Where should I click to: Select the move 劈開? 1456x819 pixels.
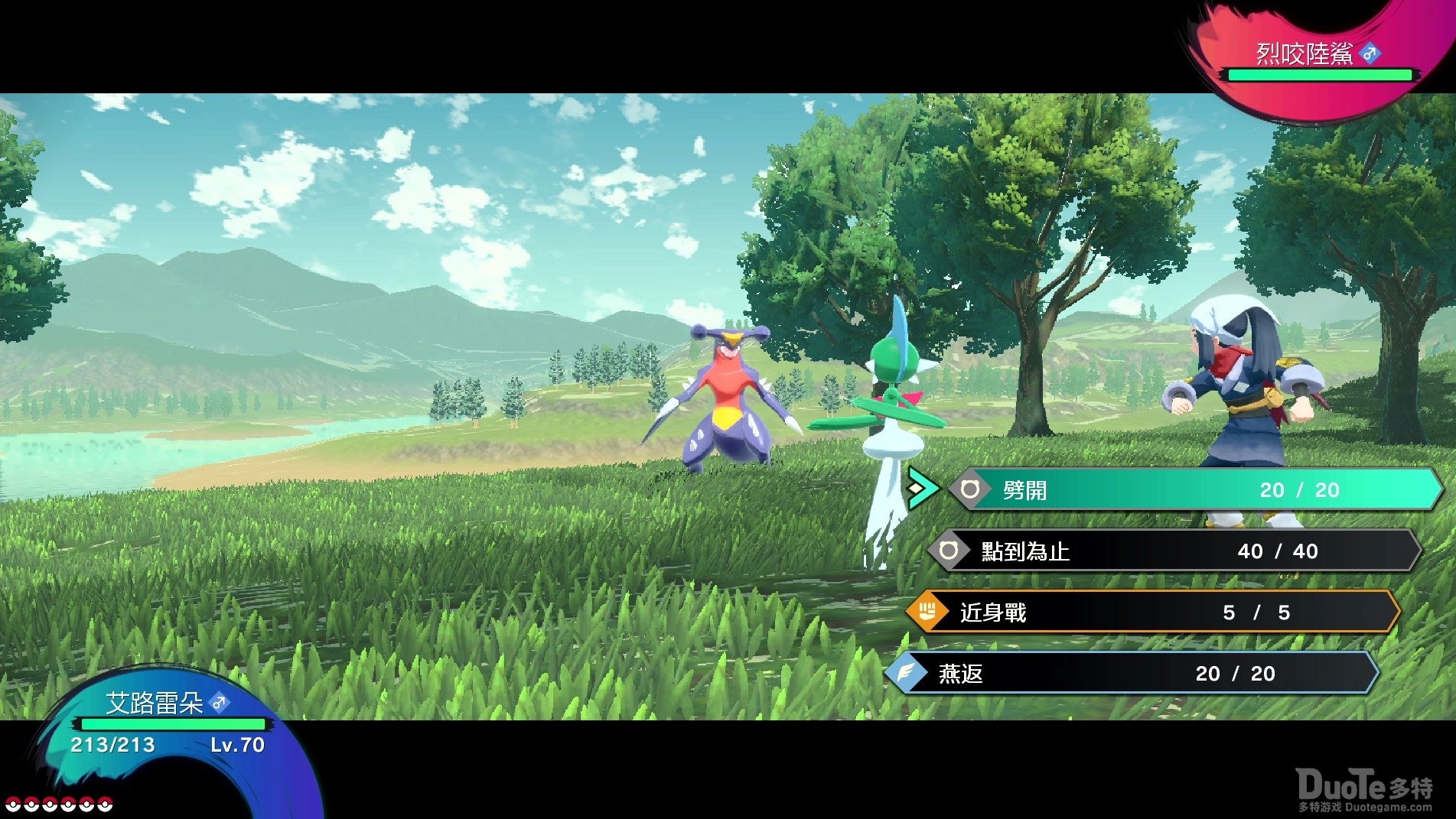(1194, 489)
